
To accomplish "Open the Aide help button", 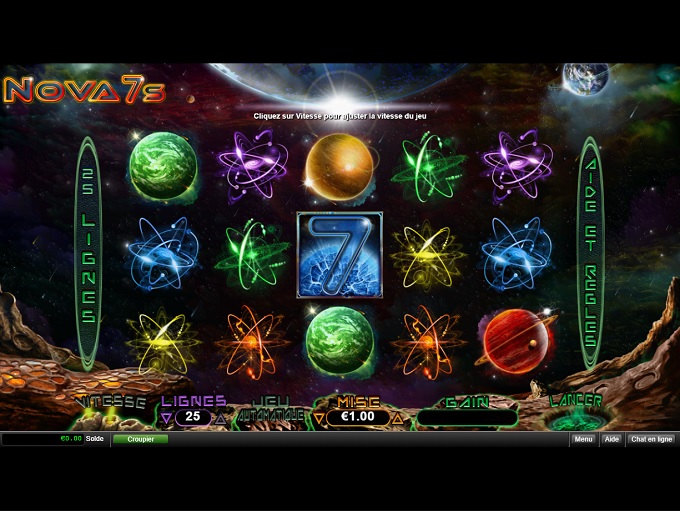I will click(611, 439).
